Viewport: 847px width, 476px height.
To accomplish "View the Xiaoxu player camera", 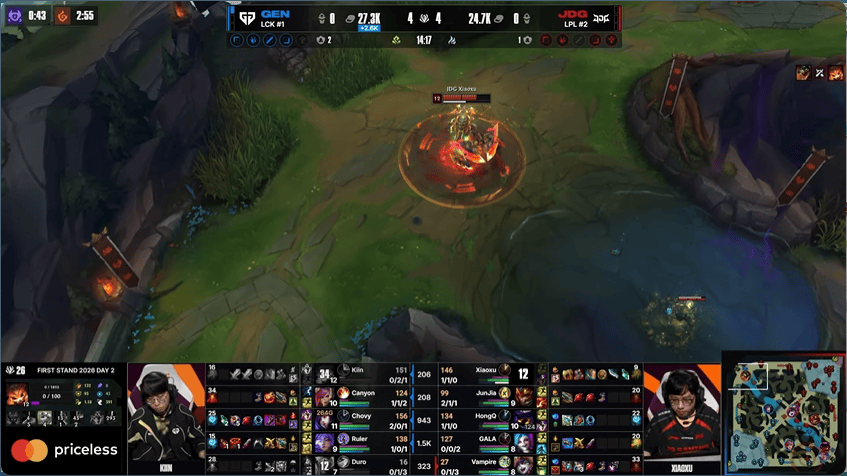I will [680, 412].
